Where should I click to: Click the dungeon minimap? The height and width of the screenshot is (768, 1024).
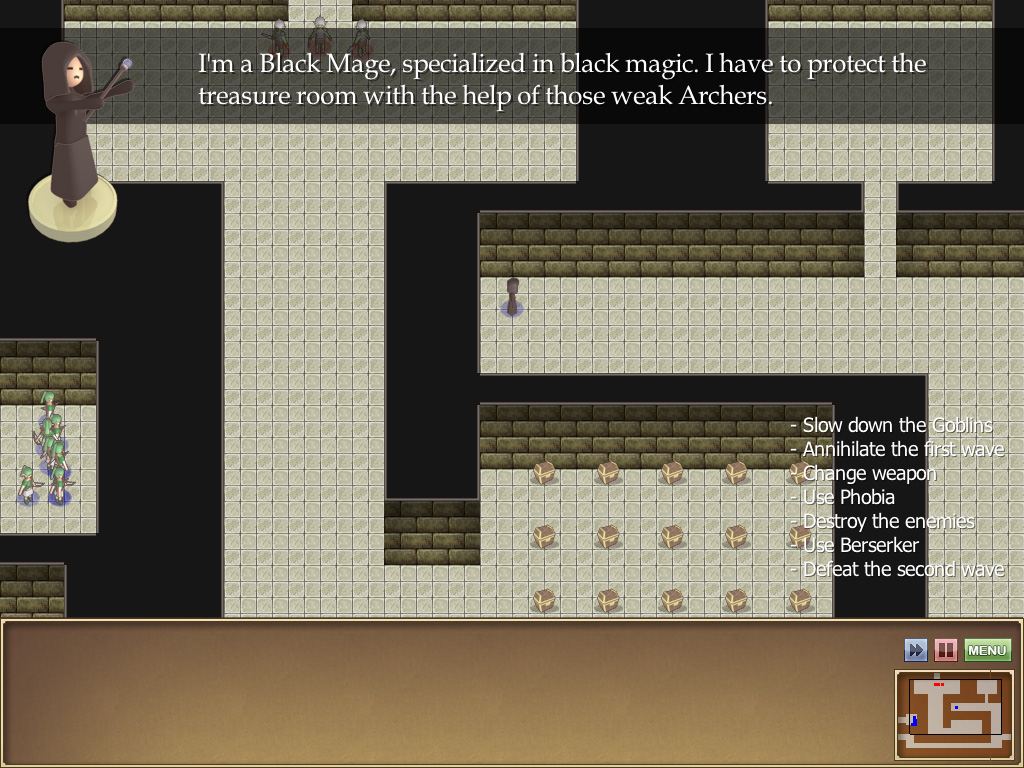point(955,714)
